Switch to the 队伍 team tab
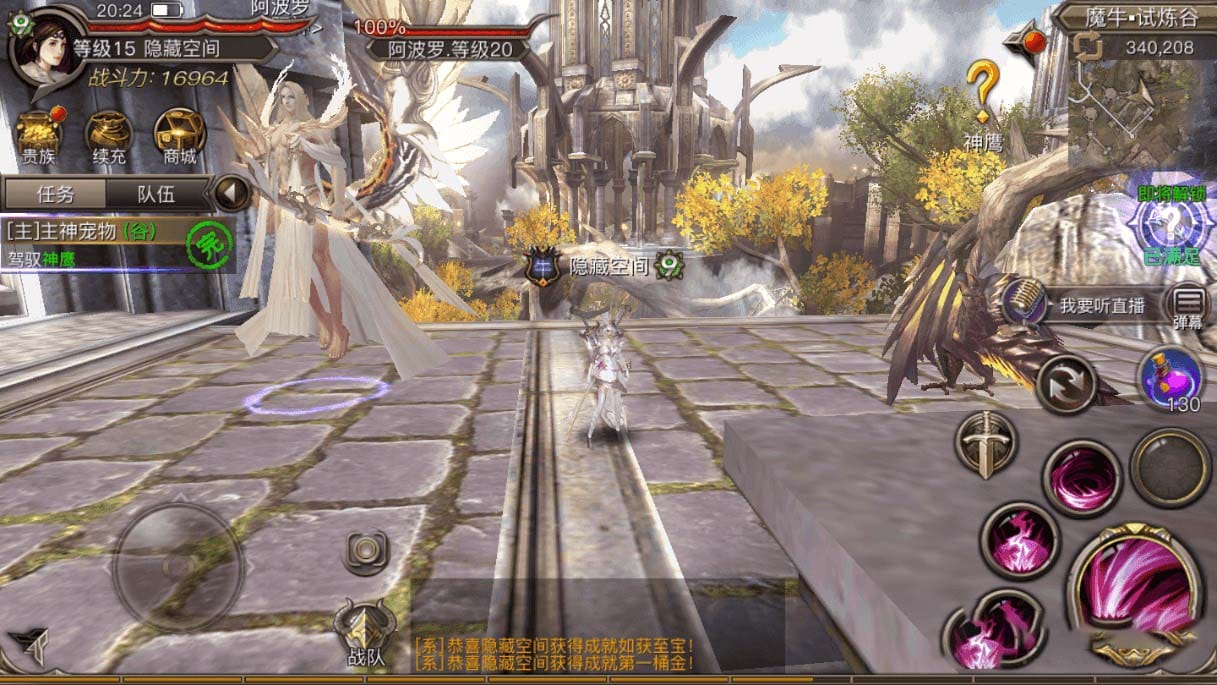Viewport: 1217px width, 685px height. [x=155, y=194]
